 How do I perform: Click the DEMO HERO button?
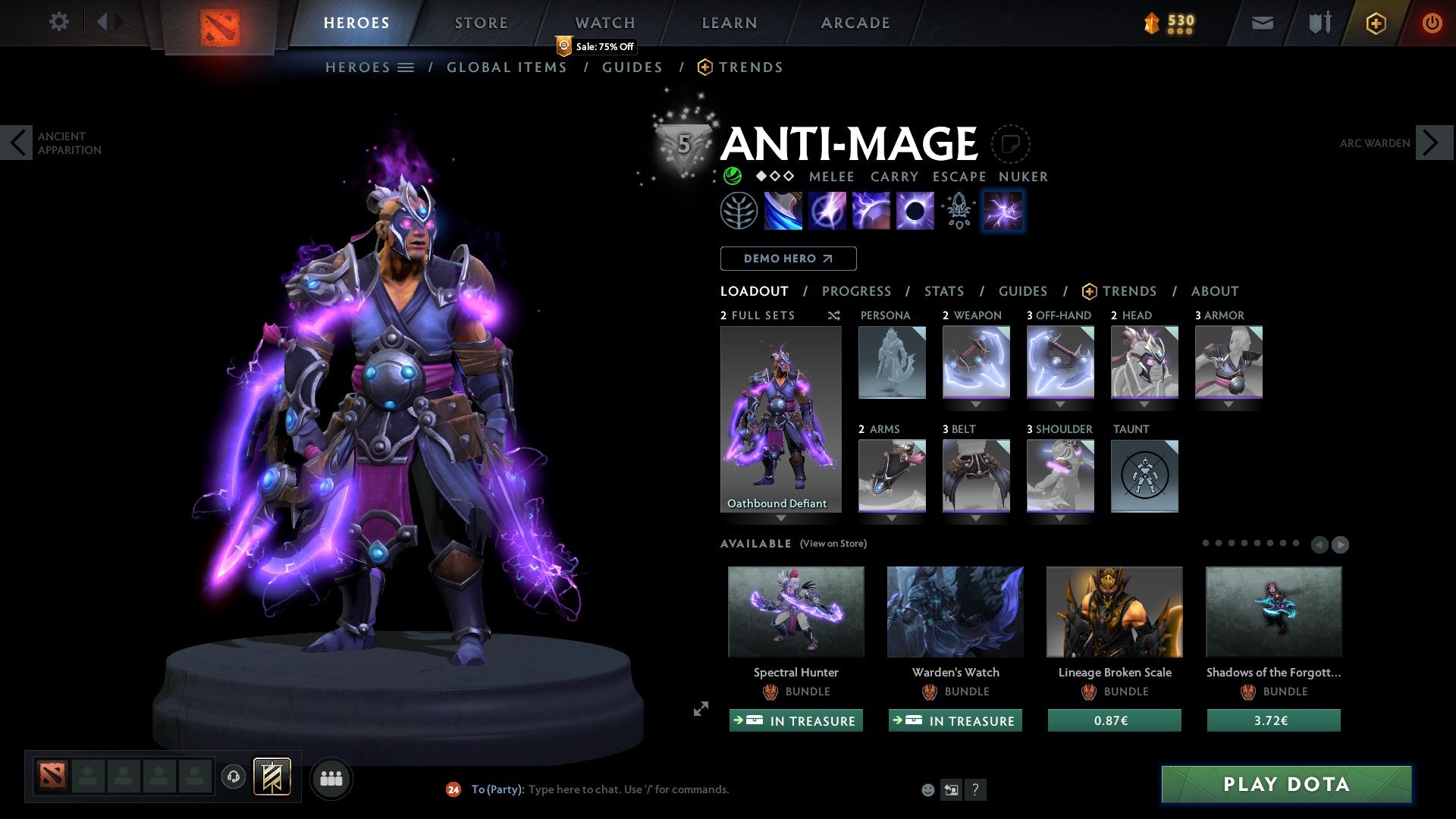coord(789,258)
